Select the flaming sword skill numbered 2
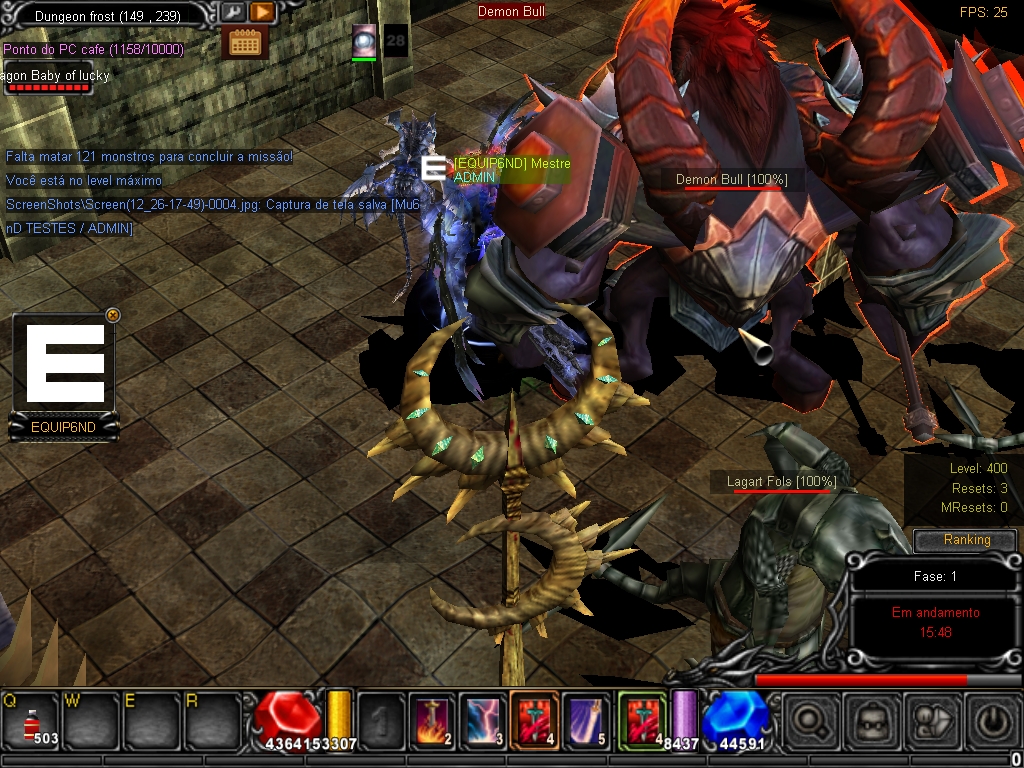This screenshot has height=768, width=1024. click(x=431, y=719)
